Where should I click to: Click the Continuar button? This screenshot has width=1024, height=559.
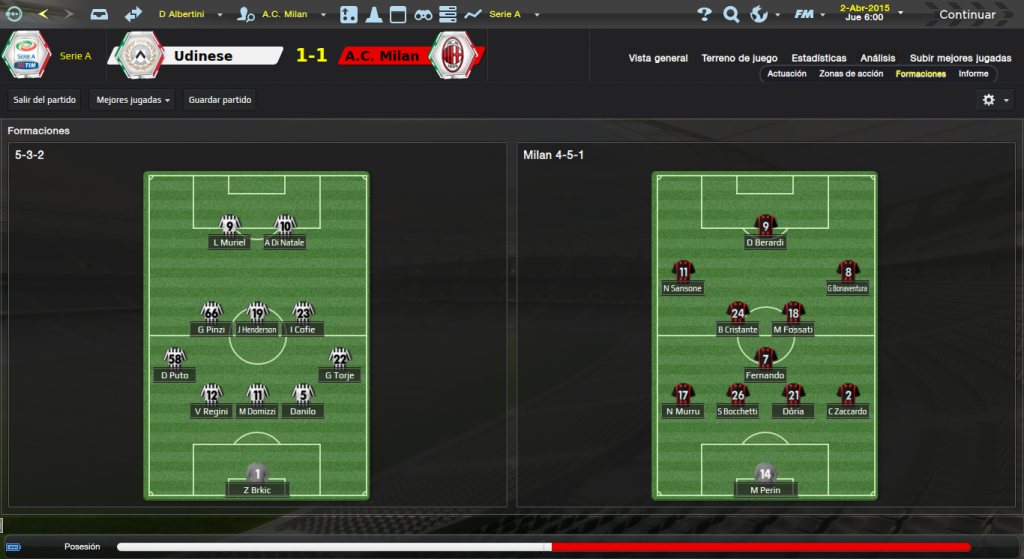coord(966,14)
